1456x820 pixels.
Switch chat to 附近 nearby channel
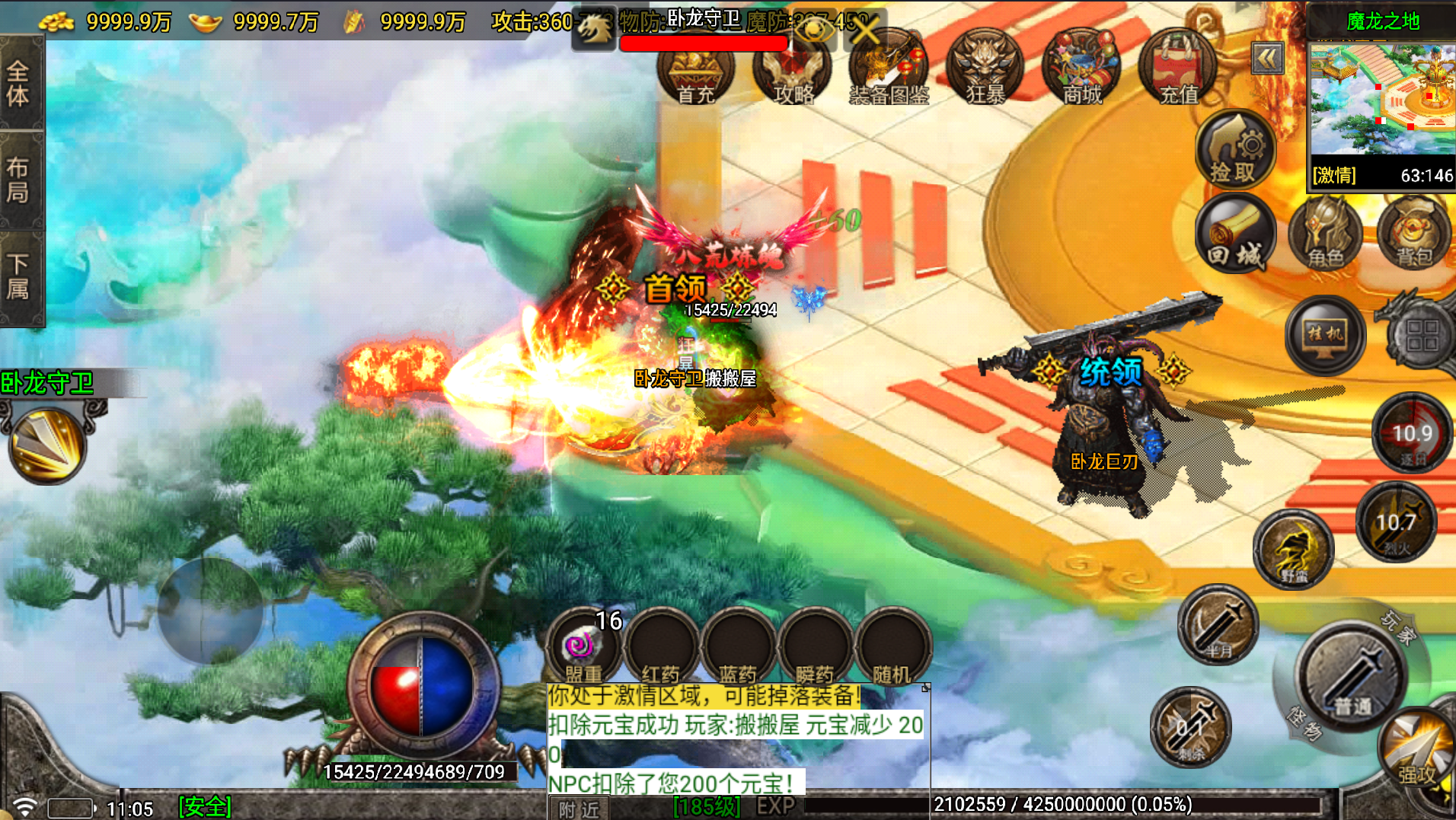pyautogui.click(x=579, y=809)
